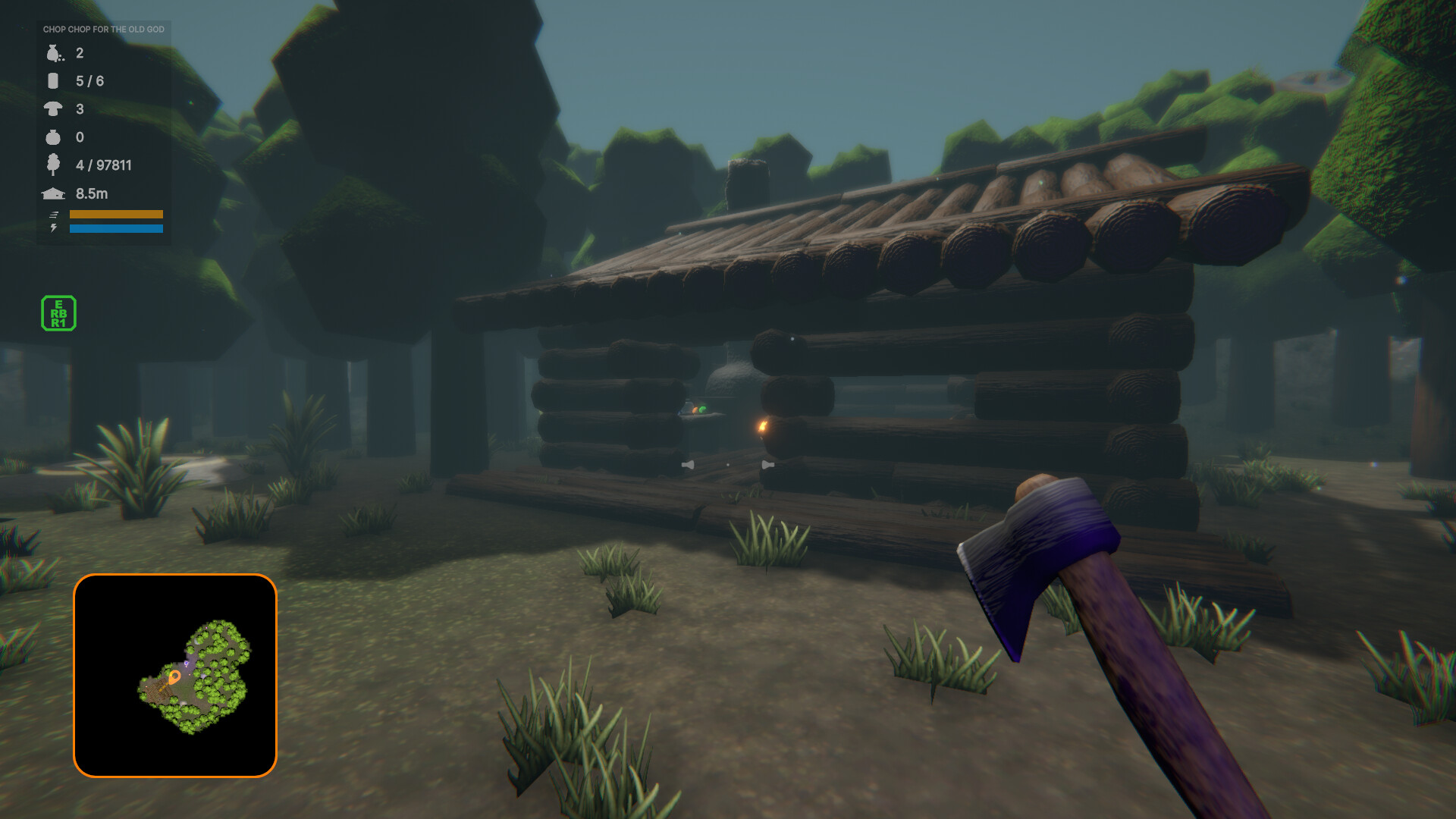Click the lightning energy icon beside the blue bar
This screenshot has width=1456, height=819.
tap(53, 228)
